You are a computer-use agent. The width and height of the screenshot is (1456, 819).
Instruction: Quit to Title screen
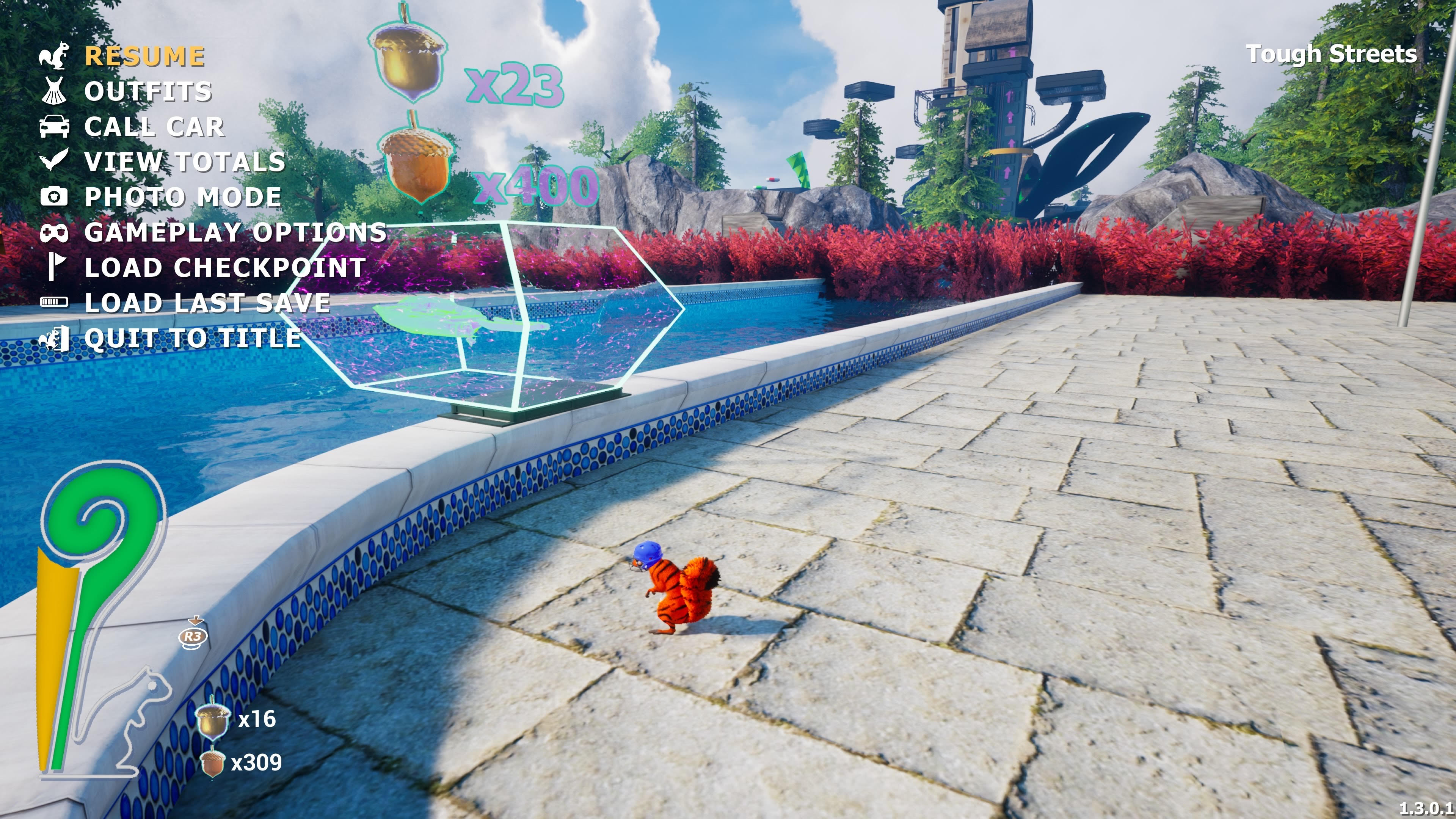pos(192,339)
